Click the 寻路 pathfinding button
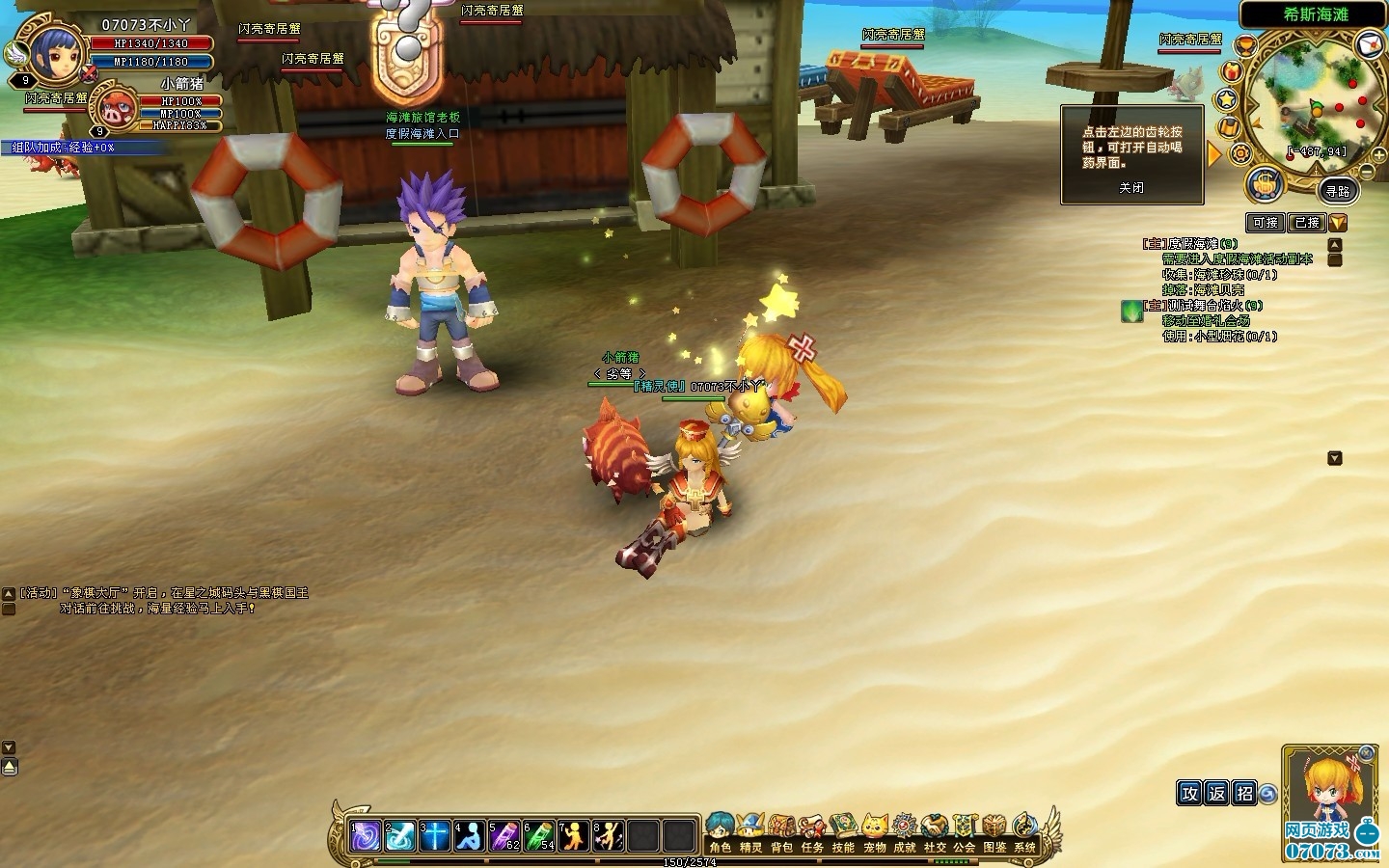This screenshot has height=868, width=1389. click(1337, 191)
